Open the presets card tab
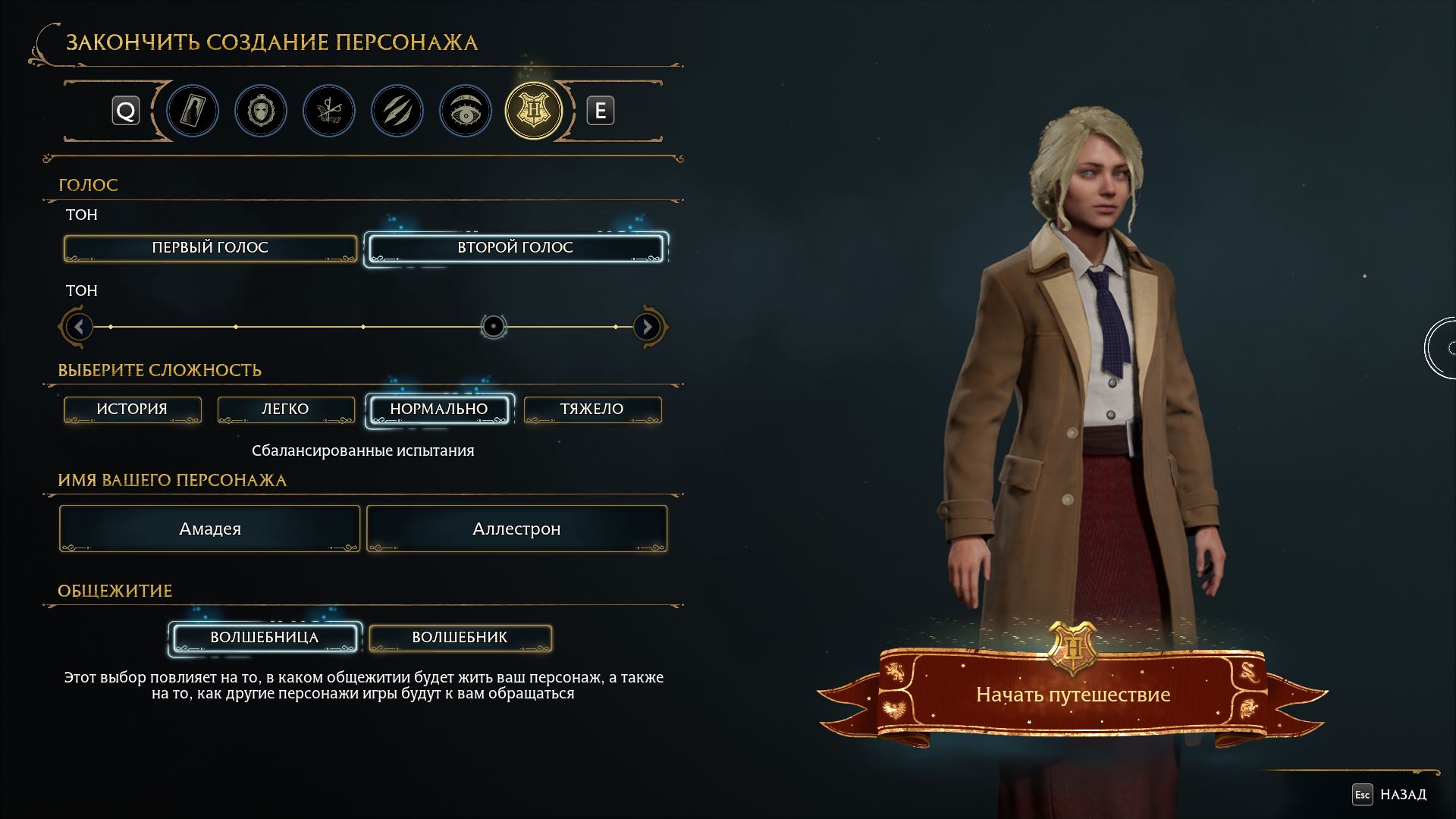The height and width of the screenshot is (819, 1456). pyautogui.click(x=193, y=111)
